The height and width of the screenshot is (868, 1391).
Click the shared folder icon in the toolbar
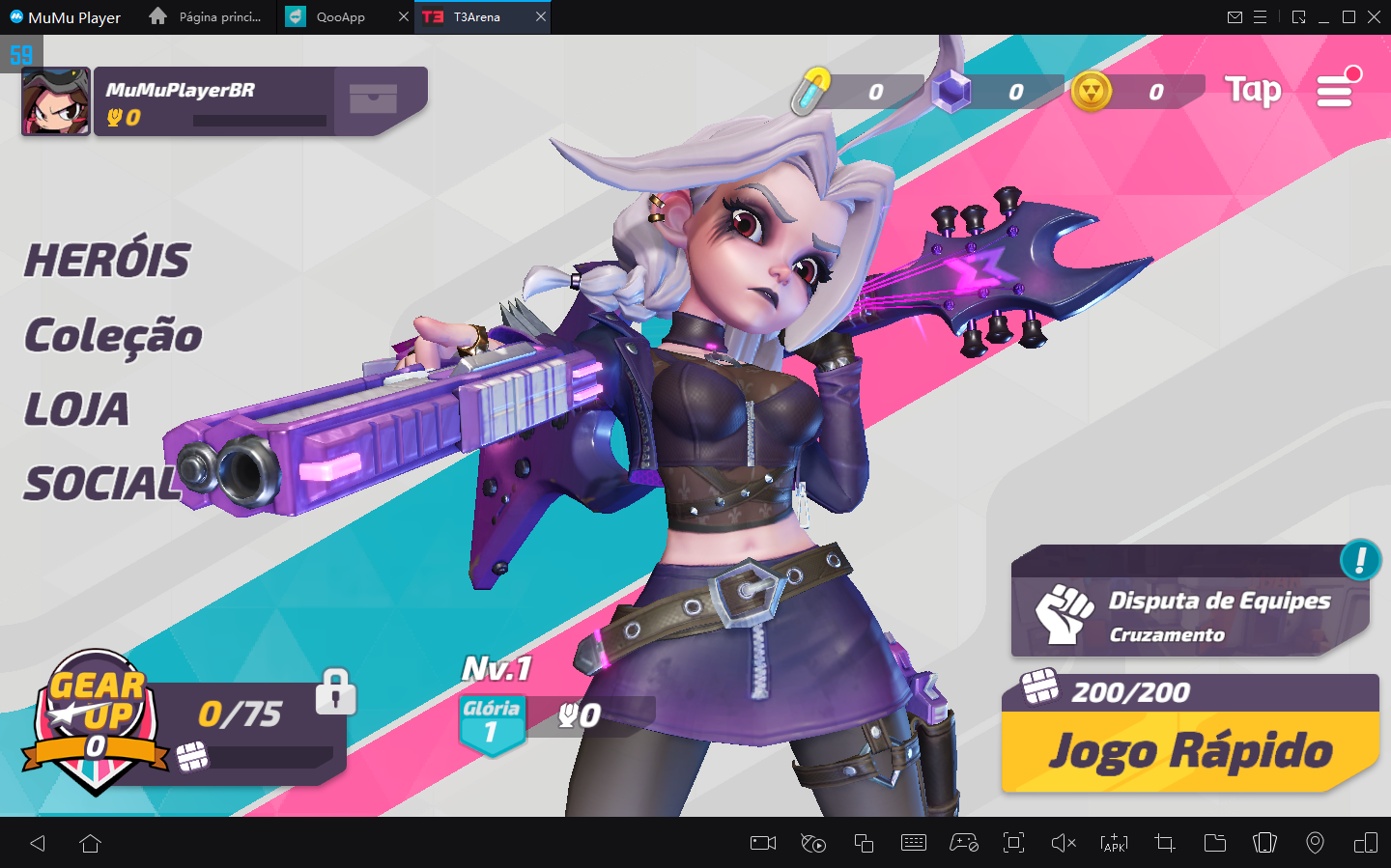(x=1214, y=843)
